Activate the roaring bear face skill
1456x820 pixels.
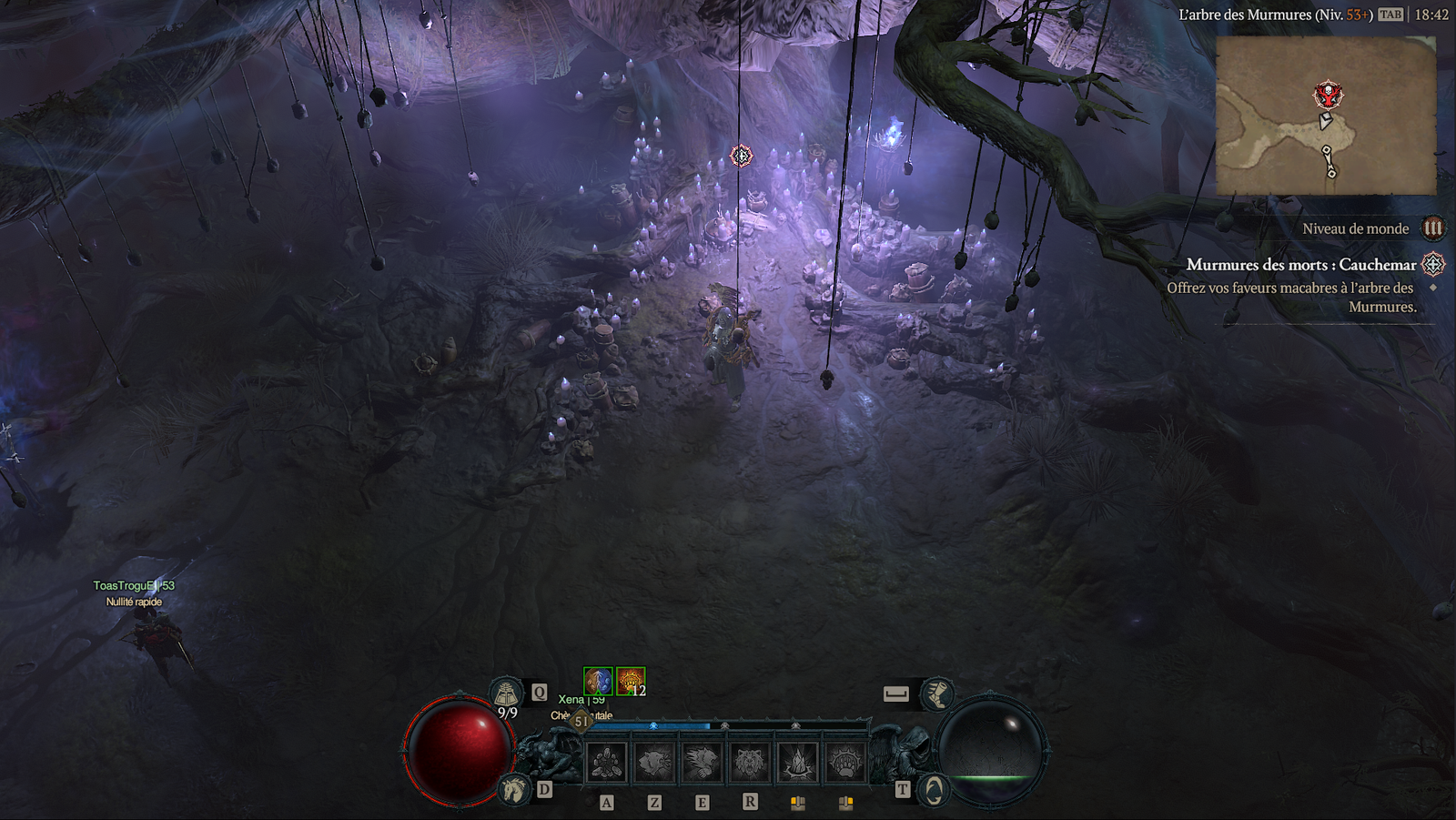click(x=749, y=762)
